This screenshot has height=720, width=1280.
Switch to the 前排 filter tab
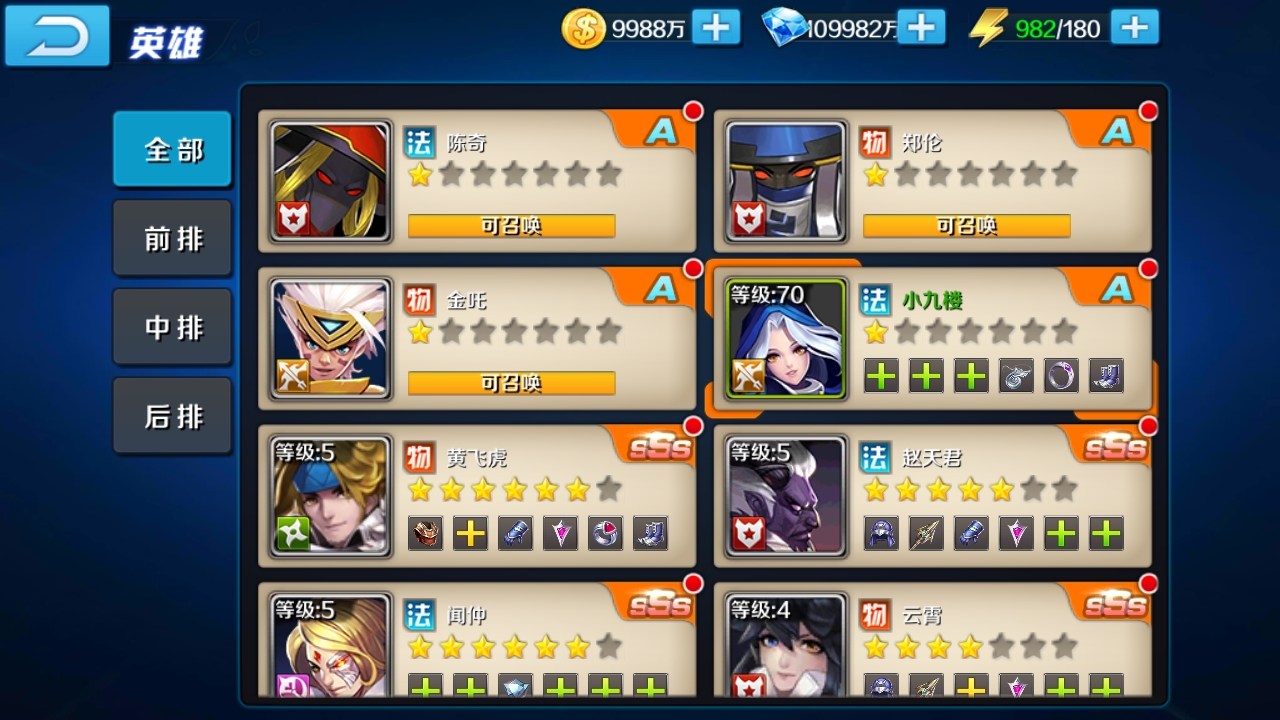point(172,237)
